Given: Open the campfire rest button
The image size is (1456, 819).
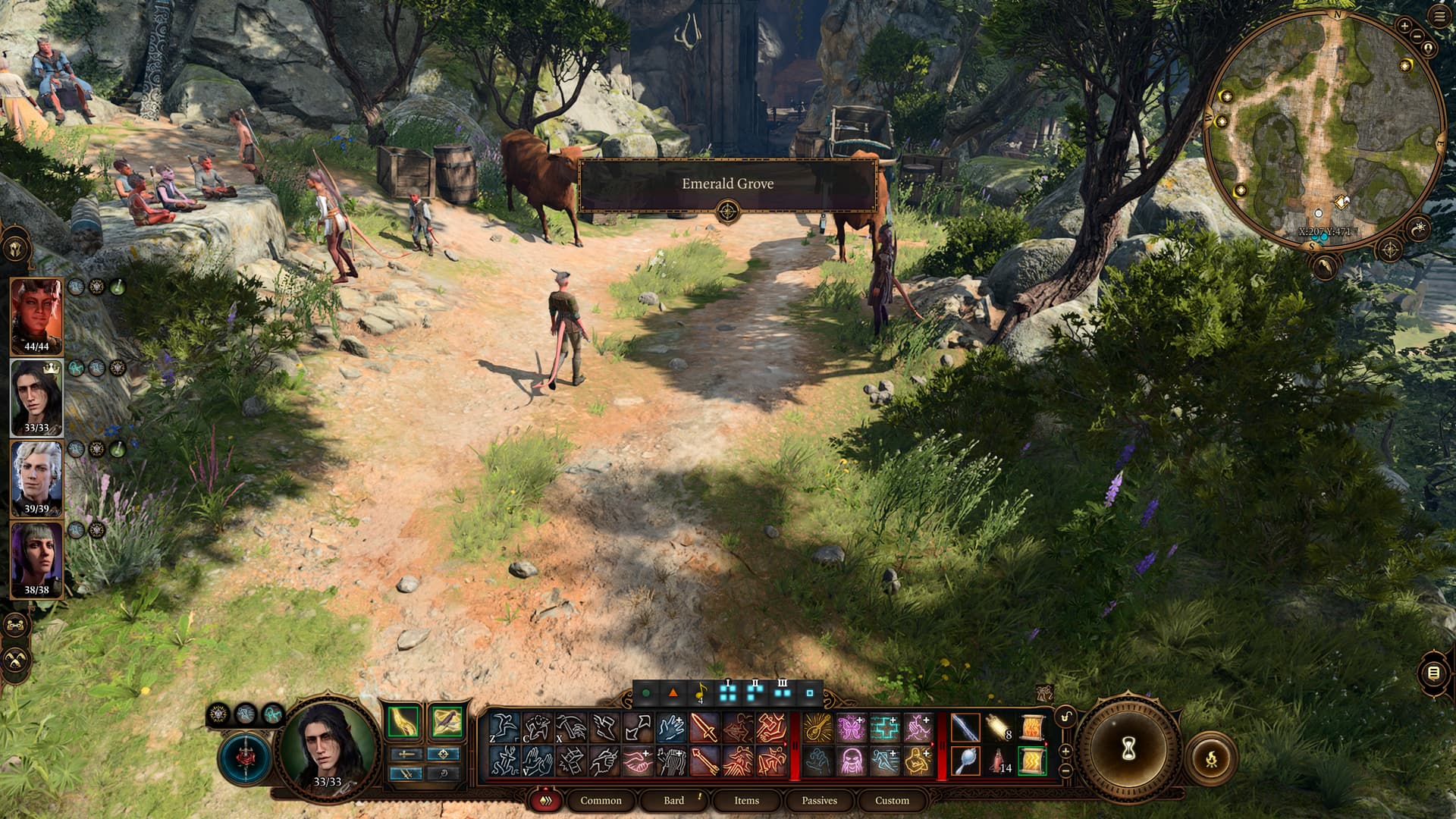Looking at the screenshot, I should pos(1210,757).
